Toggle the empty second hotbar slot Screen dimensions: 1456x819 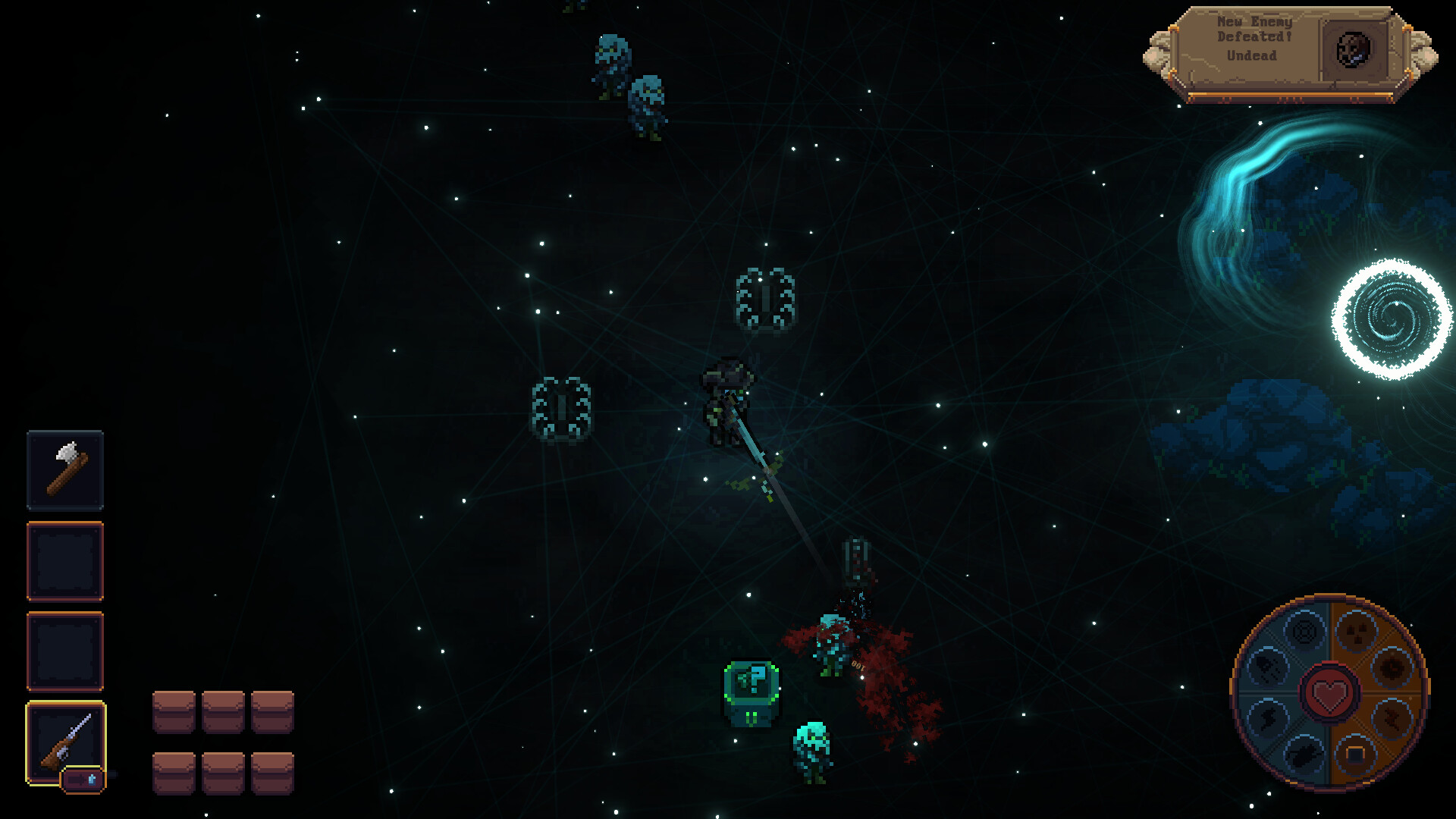click(65, 563)
